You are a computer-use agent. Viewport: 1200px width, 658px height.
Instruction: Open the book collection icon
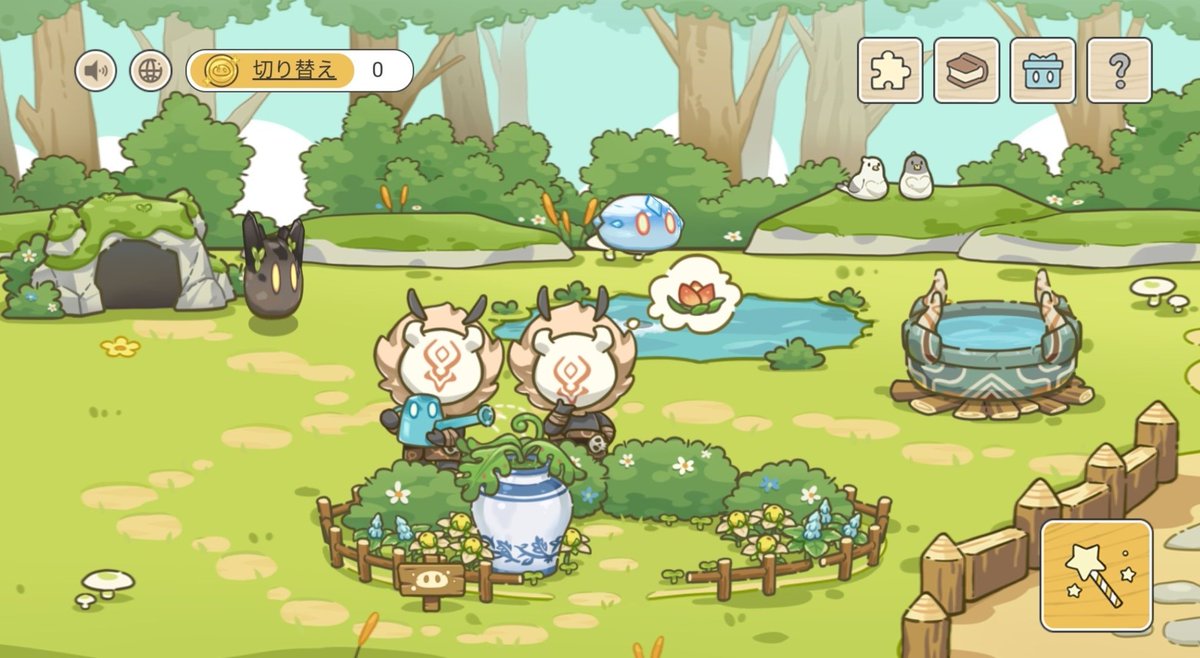(967, 70)
